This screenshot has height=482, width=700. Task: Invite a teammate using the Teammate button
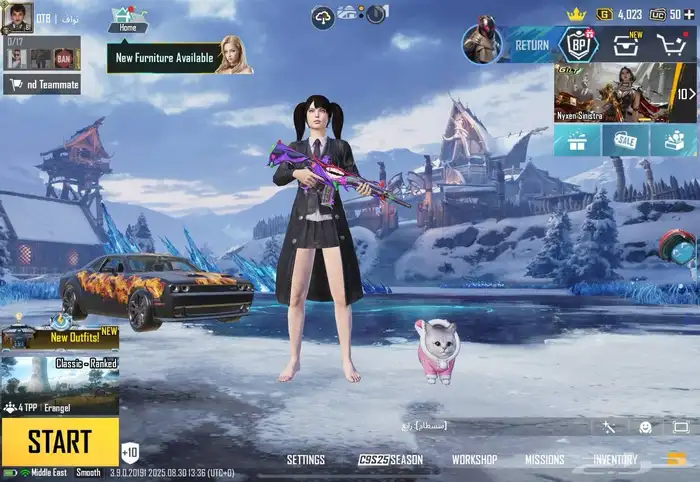42,85
